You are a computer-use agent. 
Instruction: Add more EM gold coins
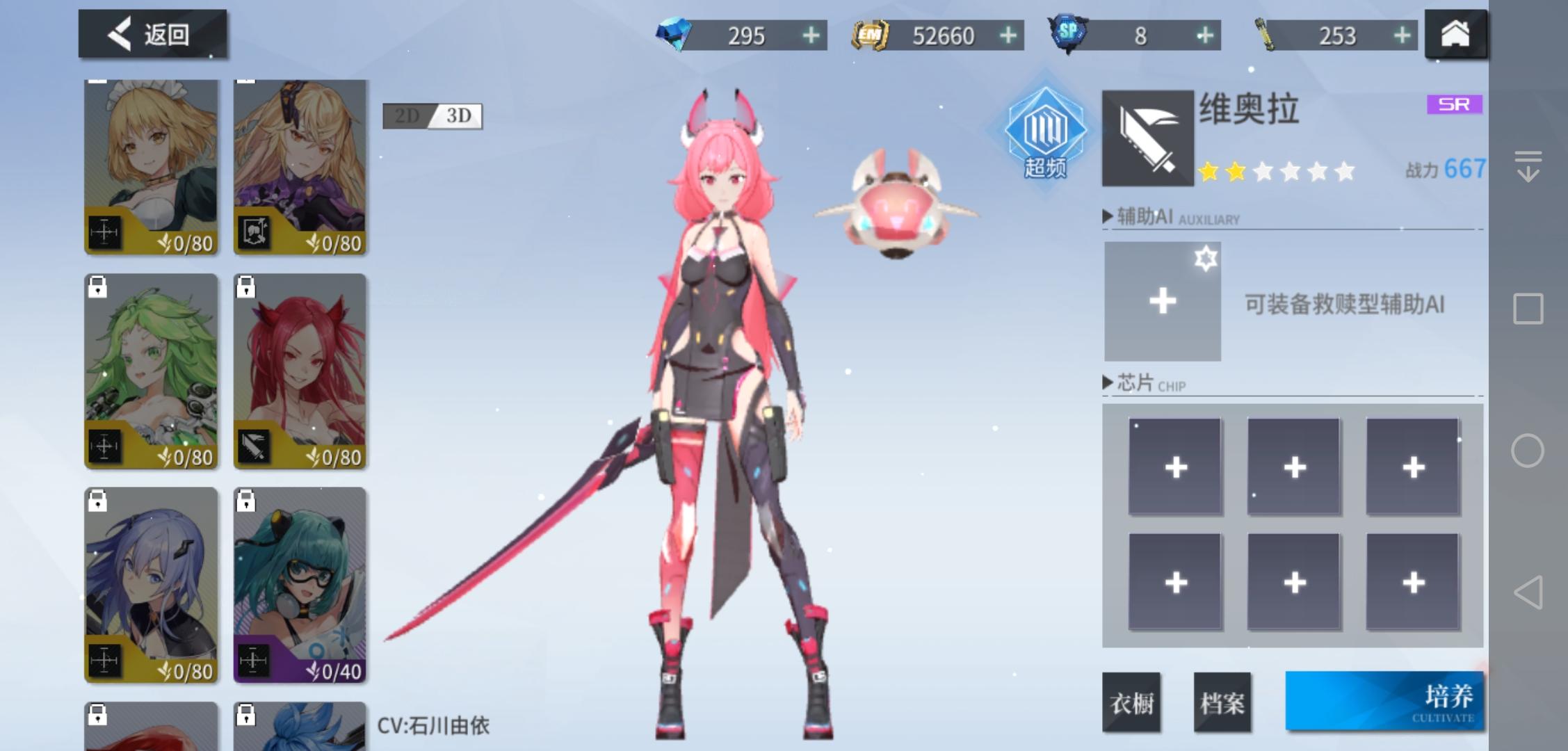click(x=1008, y=35)
